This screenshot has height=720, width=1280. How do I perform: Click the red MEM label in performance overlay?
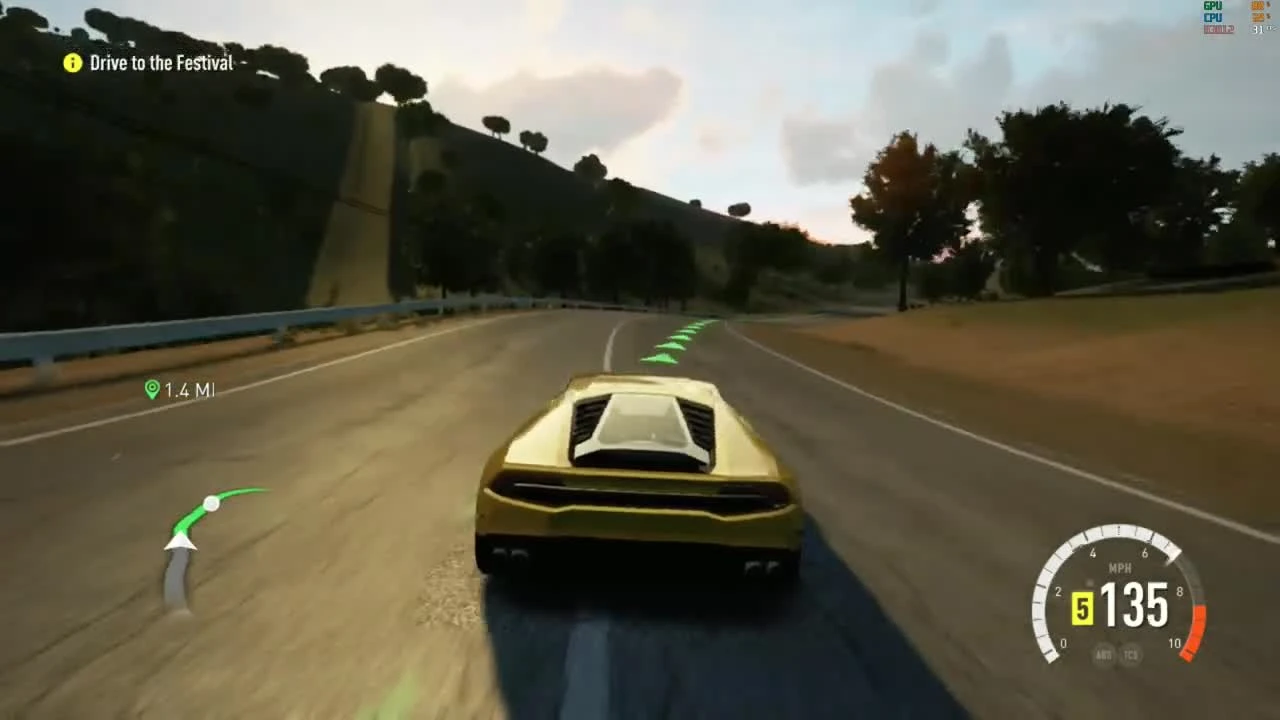(1217, 29)
